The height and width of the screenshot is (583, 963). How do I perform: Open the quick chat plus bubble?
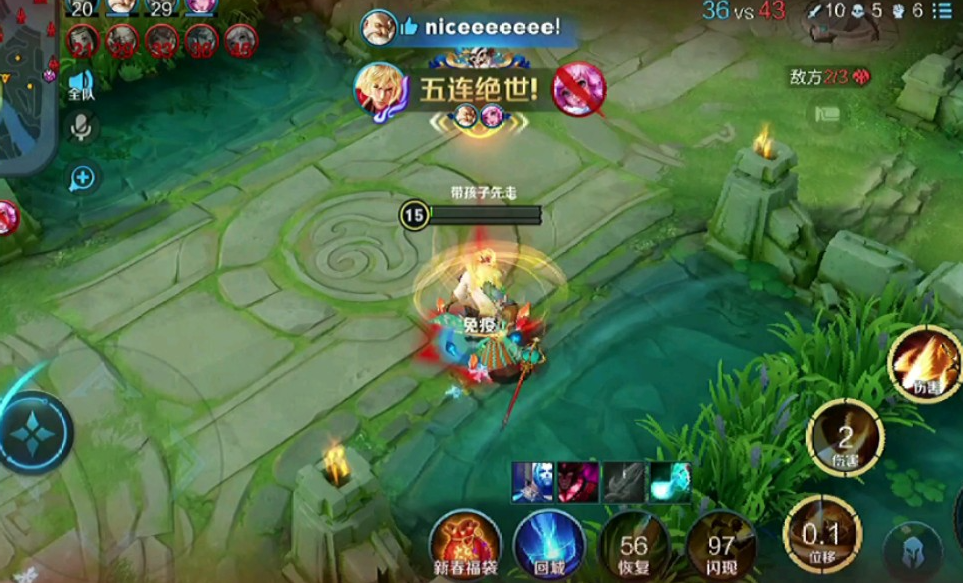pos(81,178)
